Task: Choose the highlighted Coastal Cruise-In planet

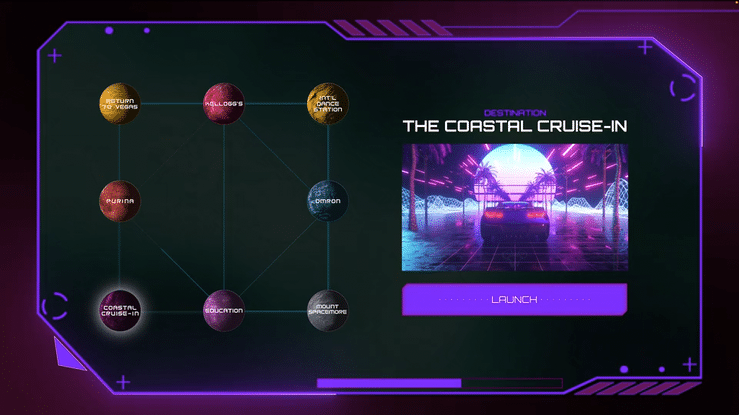Action: click(x=120, y=309)
